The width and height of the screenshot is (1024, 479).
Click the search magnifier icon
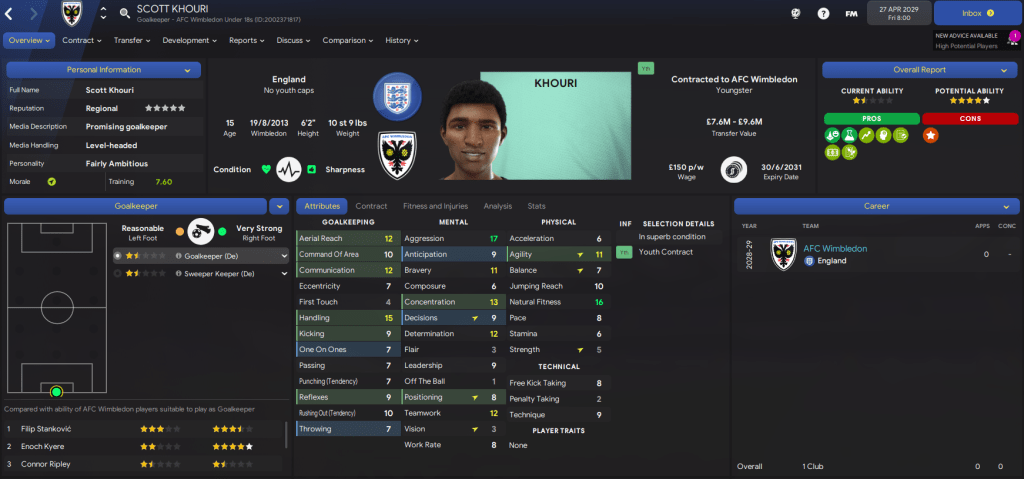[124, 13]
